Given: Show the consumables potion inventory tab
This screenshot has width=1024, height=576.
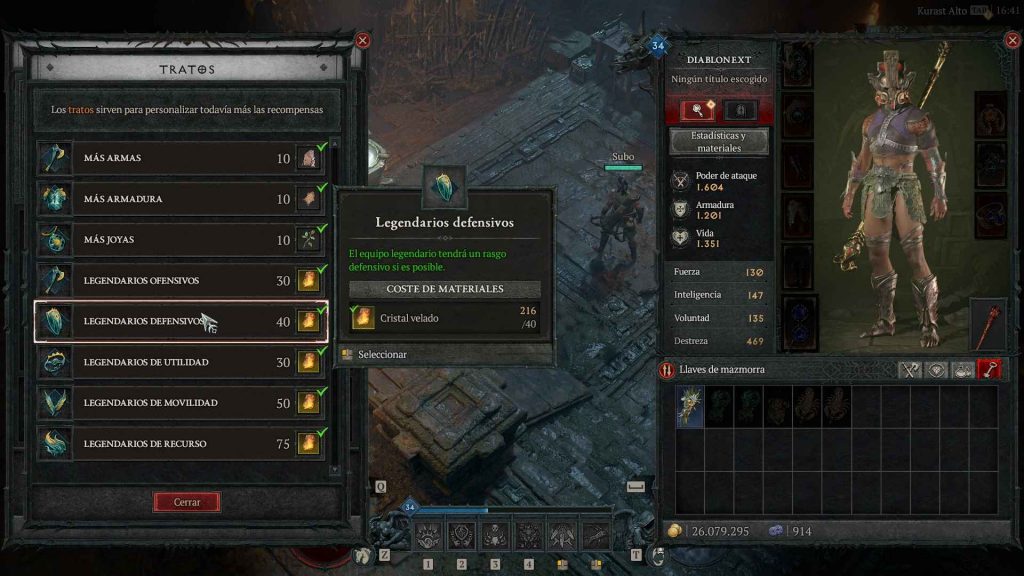Looking at the screenshot, I should (x=962, y=370).
